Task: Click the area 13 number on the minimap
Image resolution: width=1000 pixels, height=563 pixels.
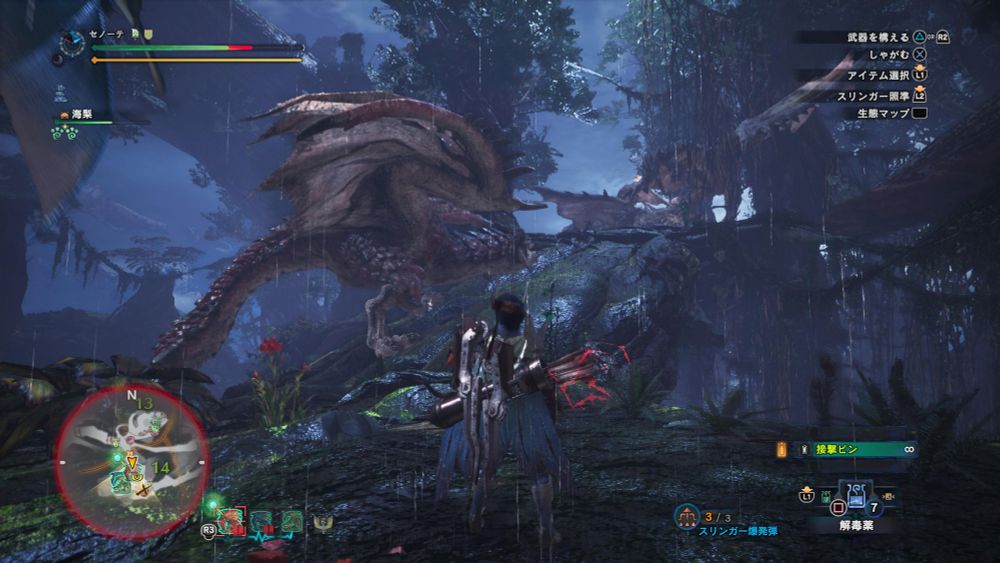Action: tap(146, 403)
